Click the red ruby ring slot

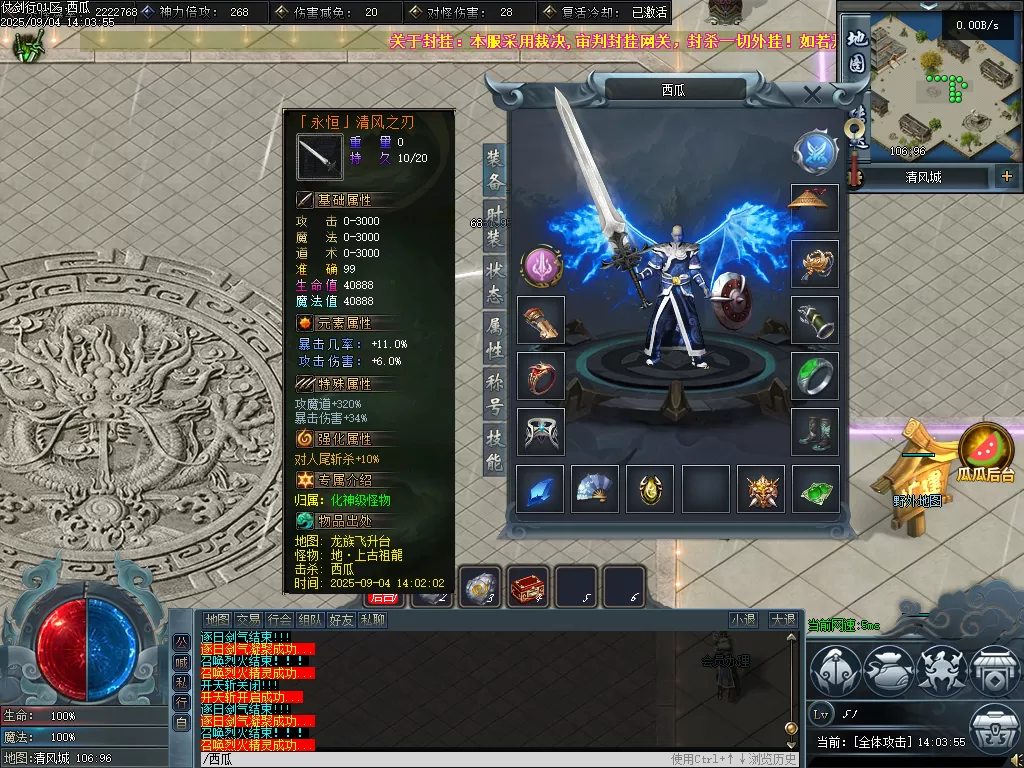click(541, 376)
